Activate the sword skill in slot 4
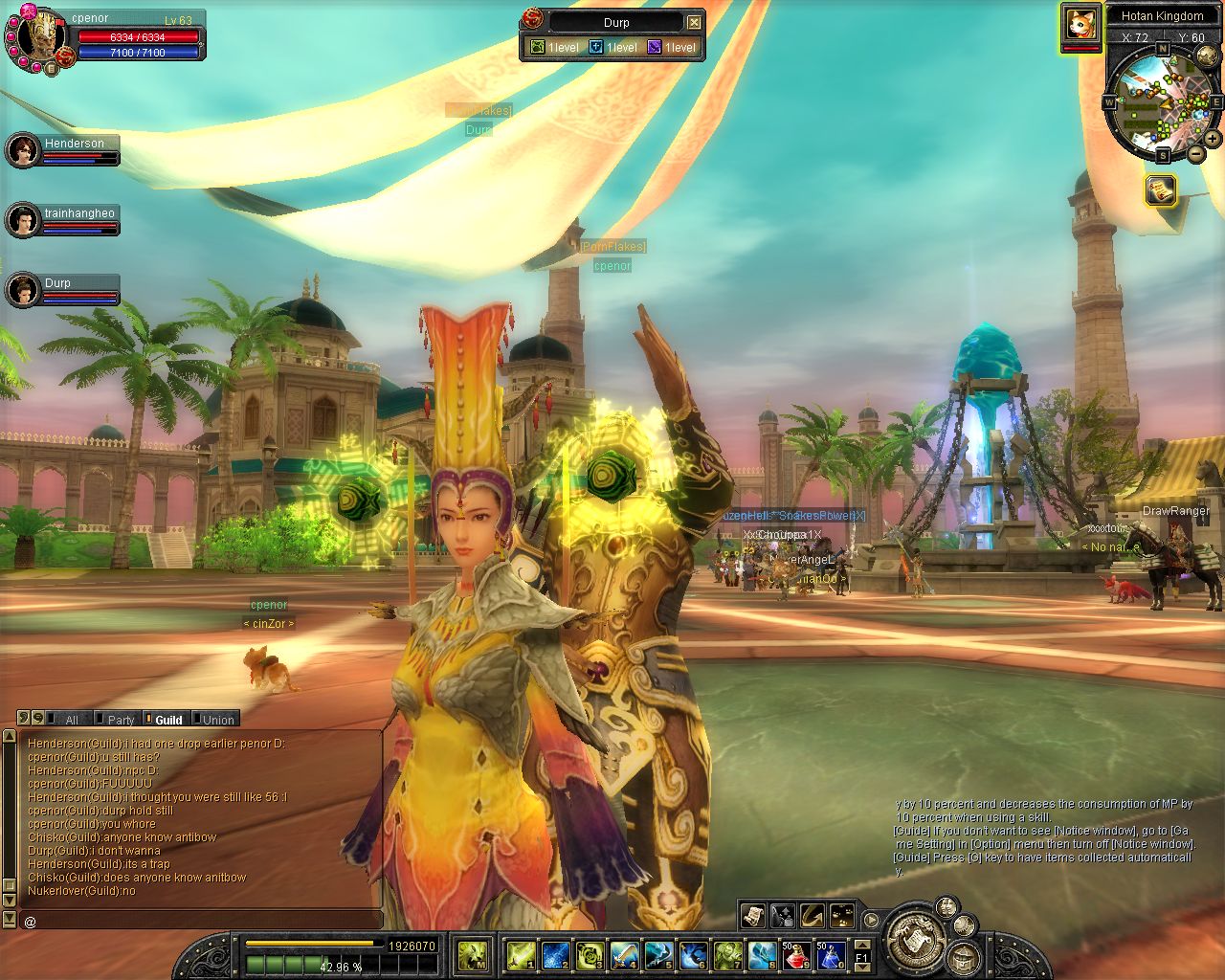This screenshot has width=1225, height=980. coord(624,955)
